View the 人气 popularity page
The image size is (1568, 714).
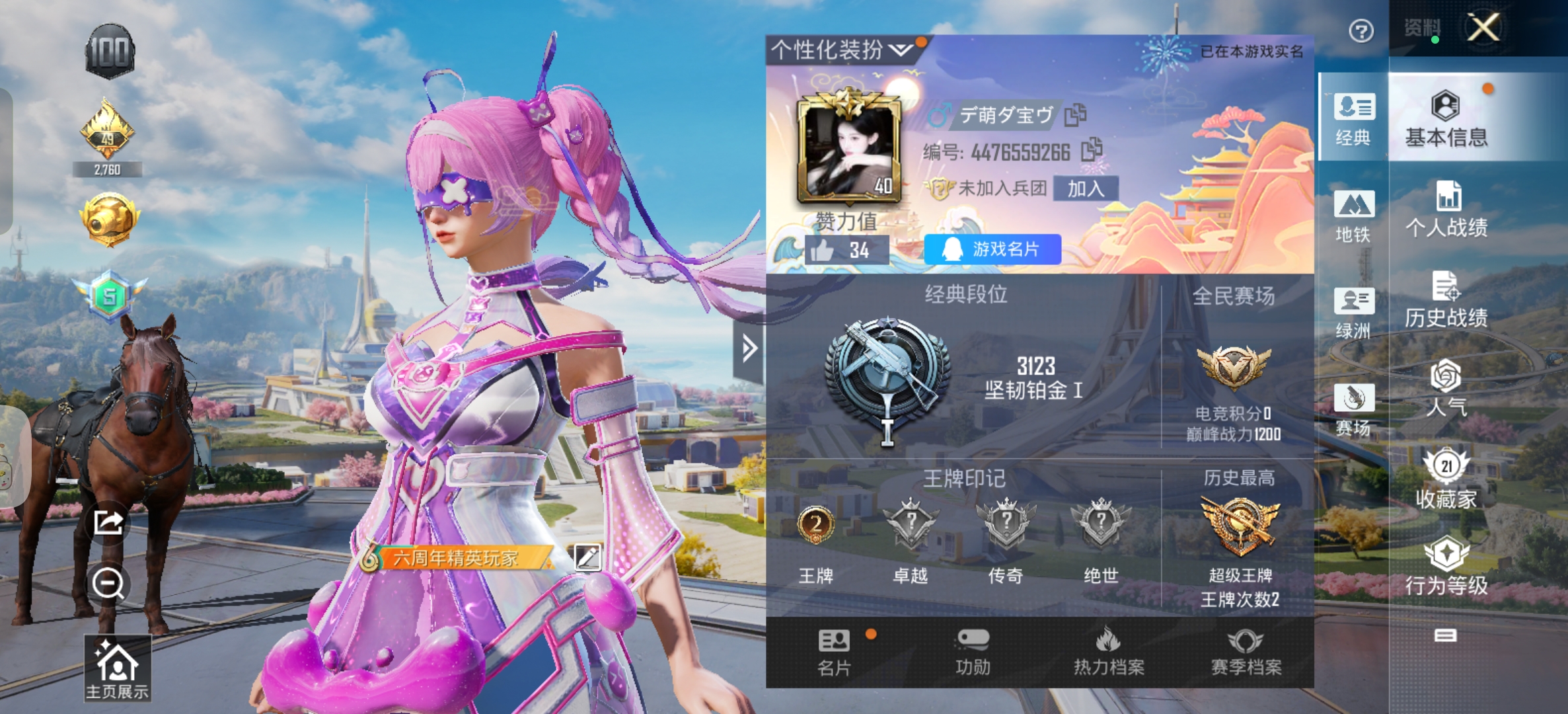tap(1446, 389)
